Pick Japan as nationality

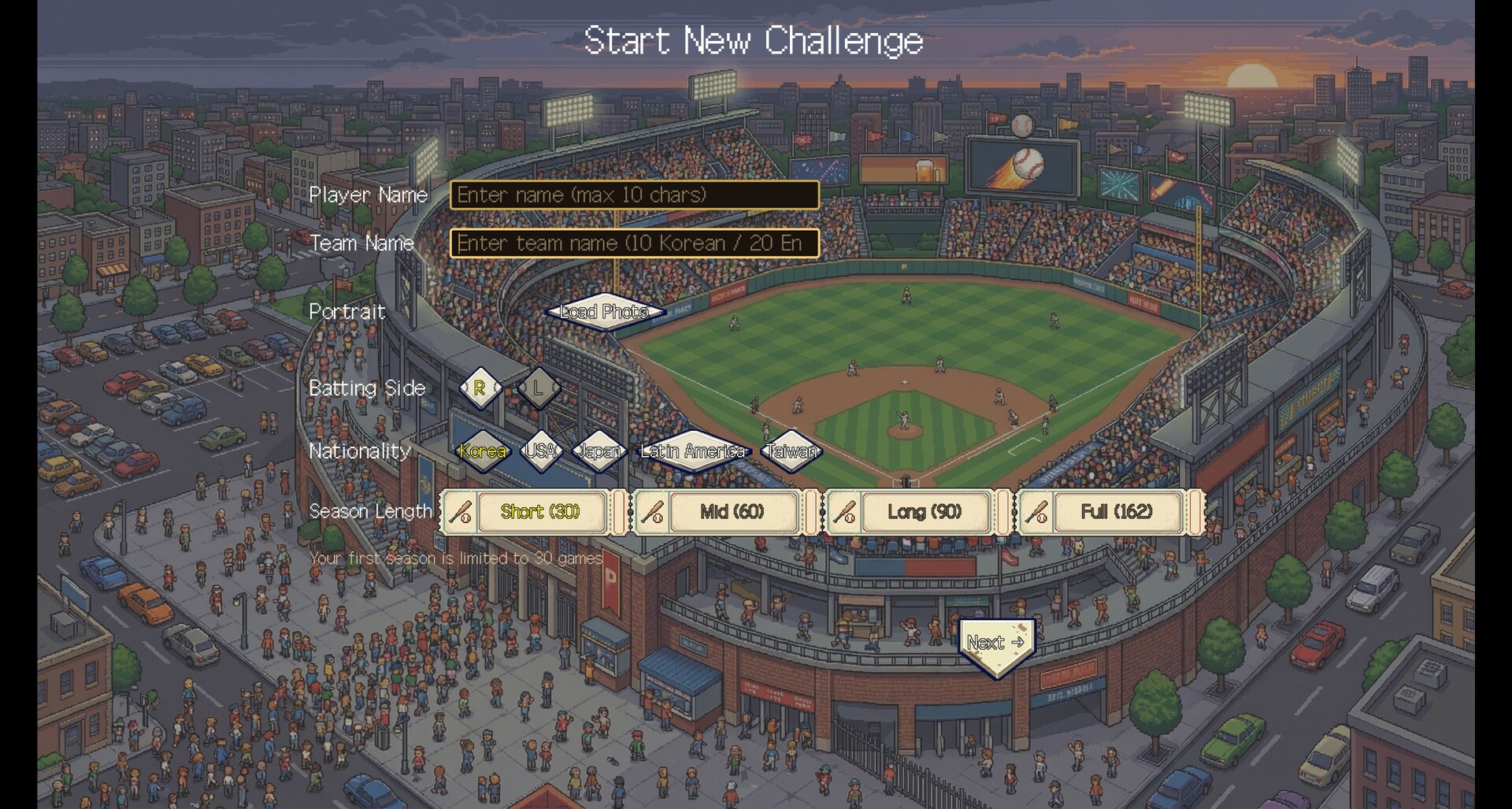click(x=598, y=451)
